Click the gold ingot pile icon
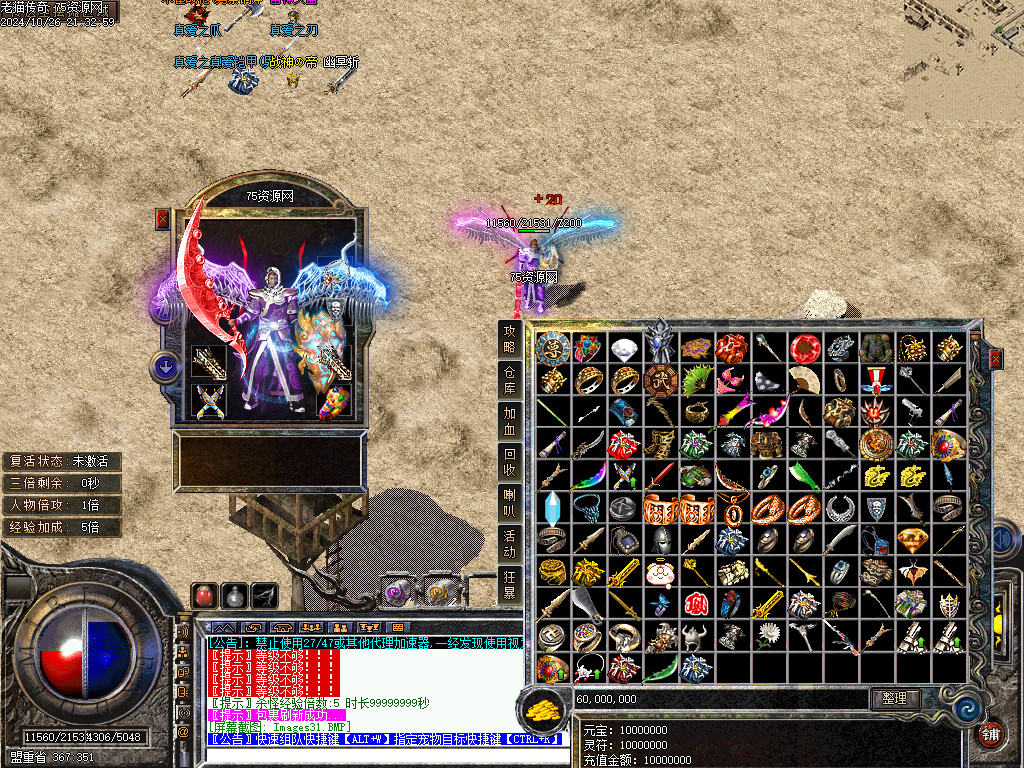Screen dimensions: 1024x768 point(543,708)
